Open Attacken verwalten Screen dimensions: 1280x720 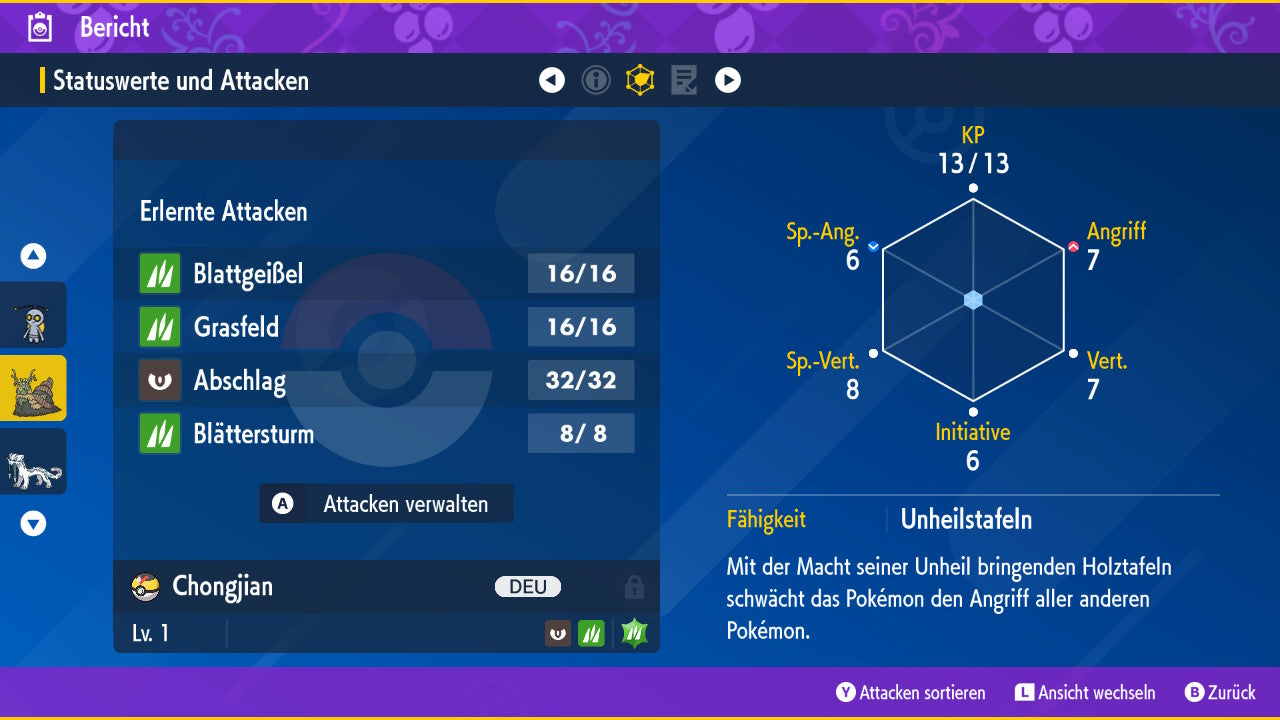coord(387,504)
